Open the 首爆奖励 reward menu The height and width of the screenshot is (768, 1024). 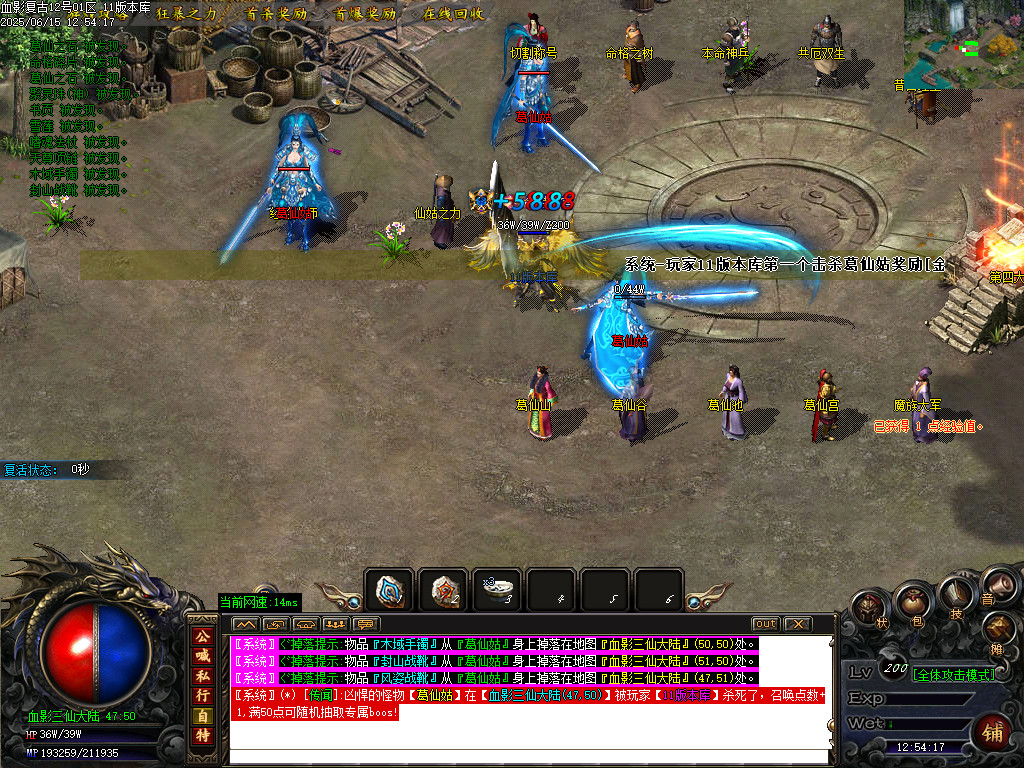(365, 15)
